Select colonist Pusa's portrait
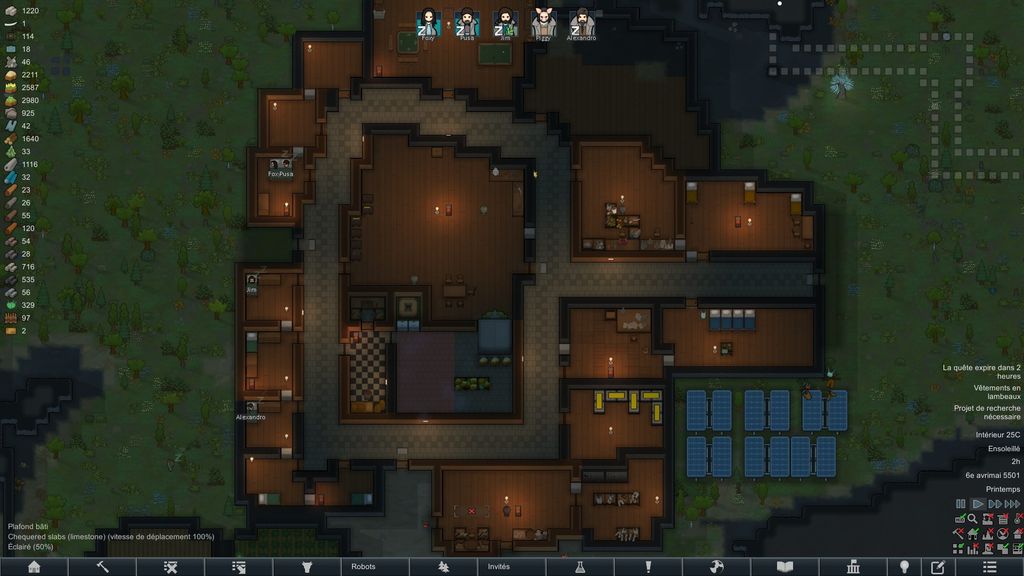 (x=467, y=23)
